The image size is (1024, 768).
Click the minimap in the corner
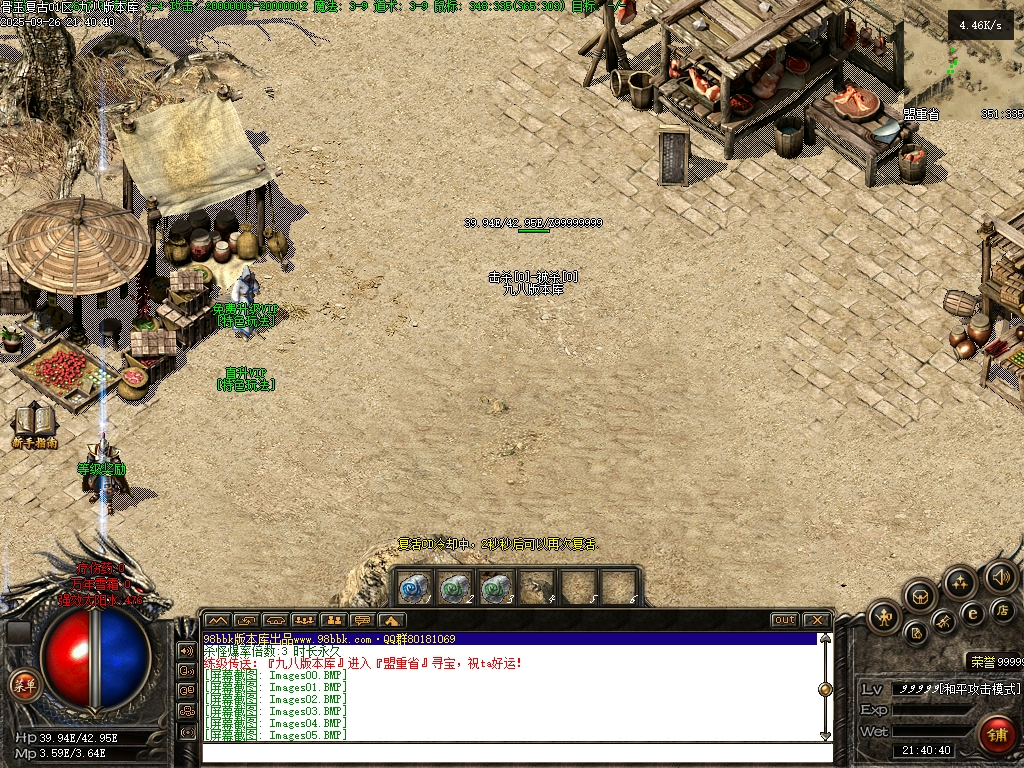[x=962, y=60]
